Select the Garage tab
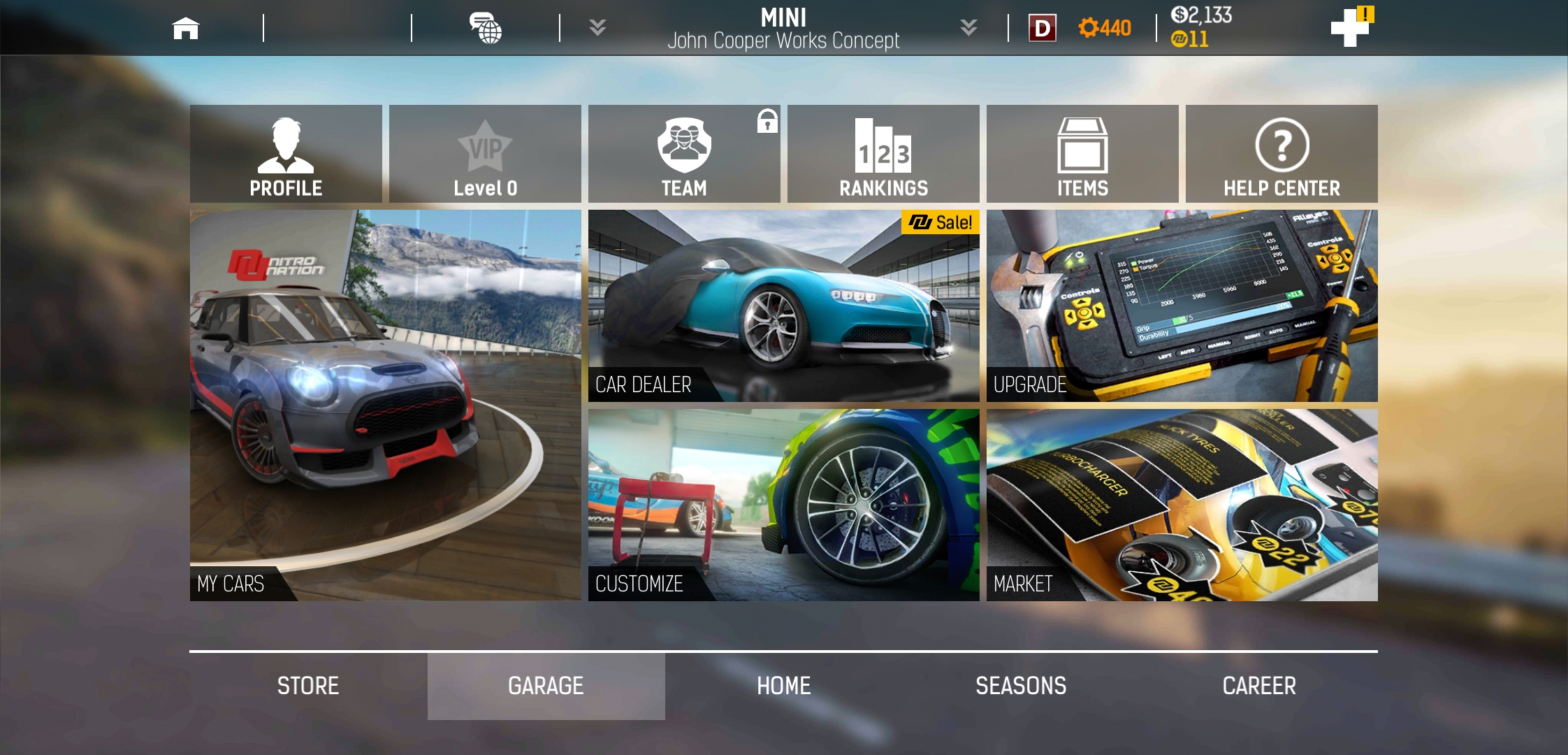 tap(546, 686)
